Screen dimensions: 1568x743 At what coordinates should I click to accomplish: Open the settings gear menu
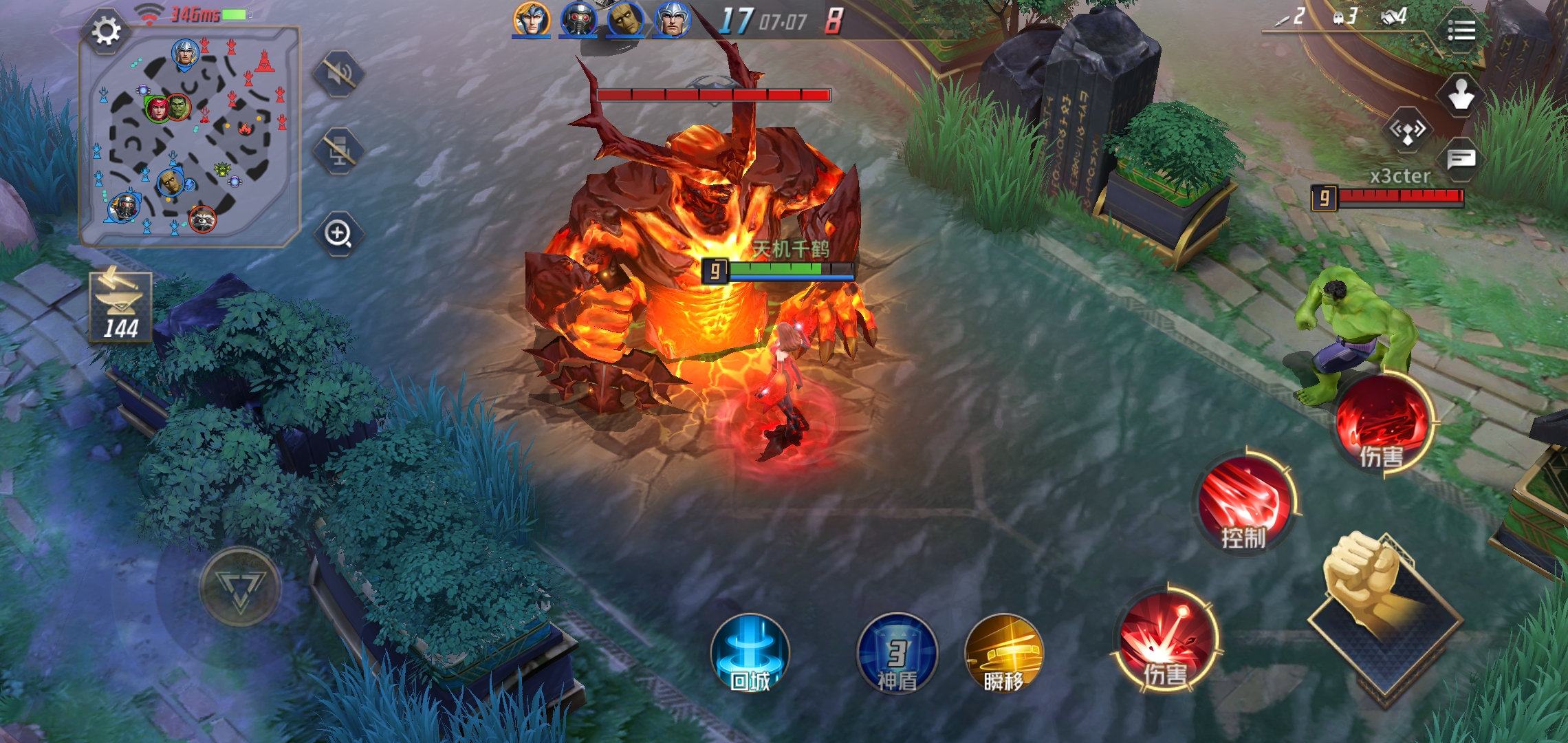[106, 32]
